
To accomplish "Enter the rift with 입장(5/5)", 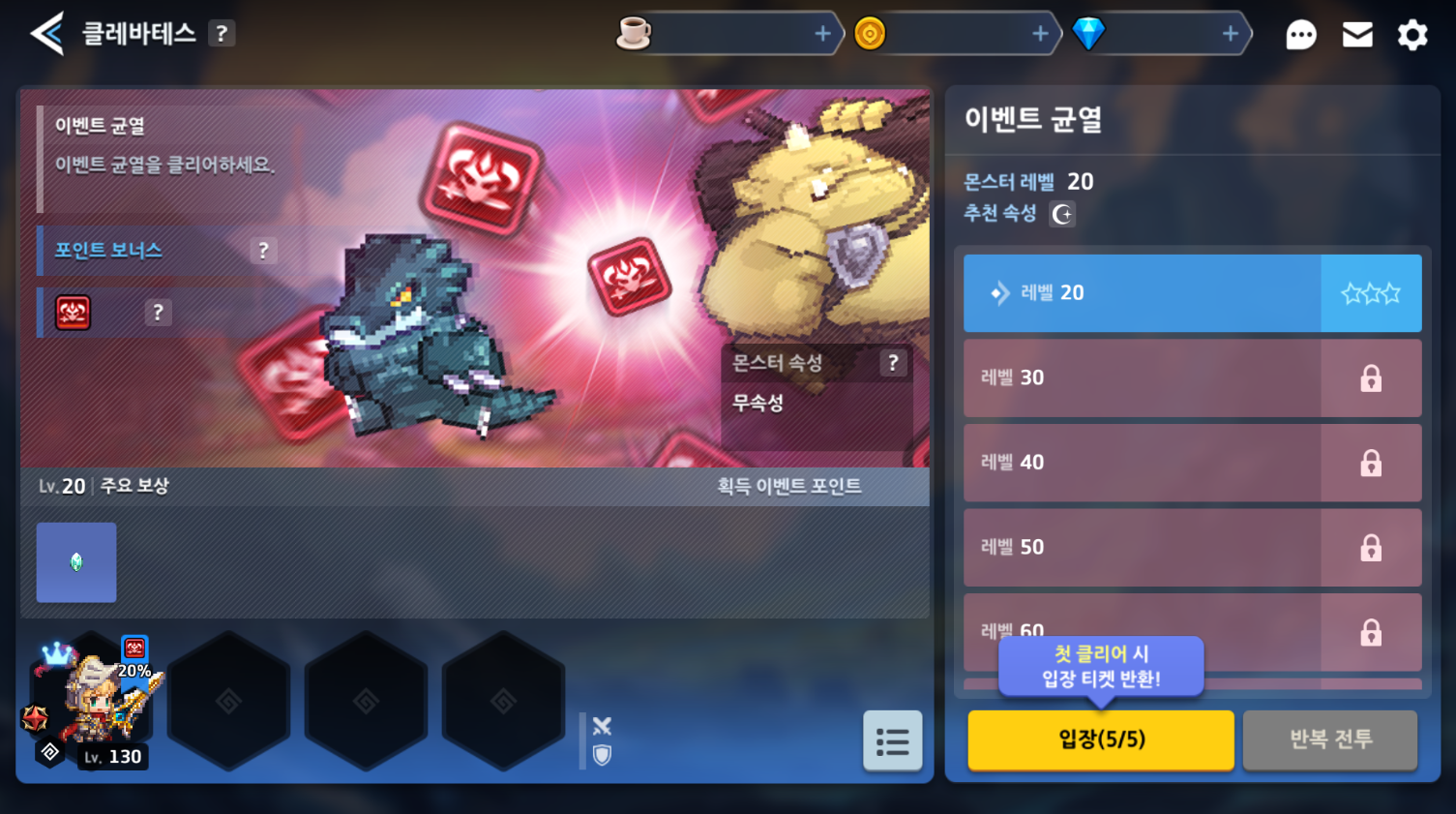I will click(1101, 739).
